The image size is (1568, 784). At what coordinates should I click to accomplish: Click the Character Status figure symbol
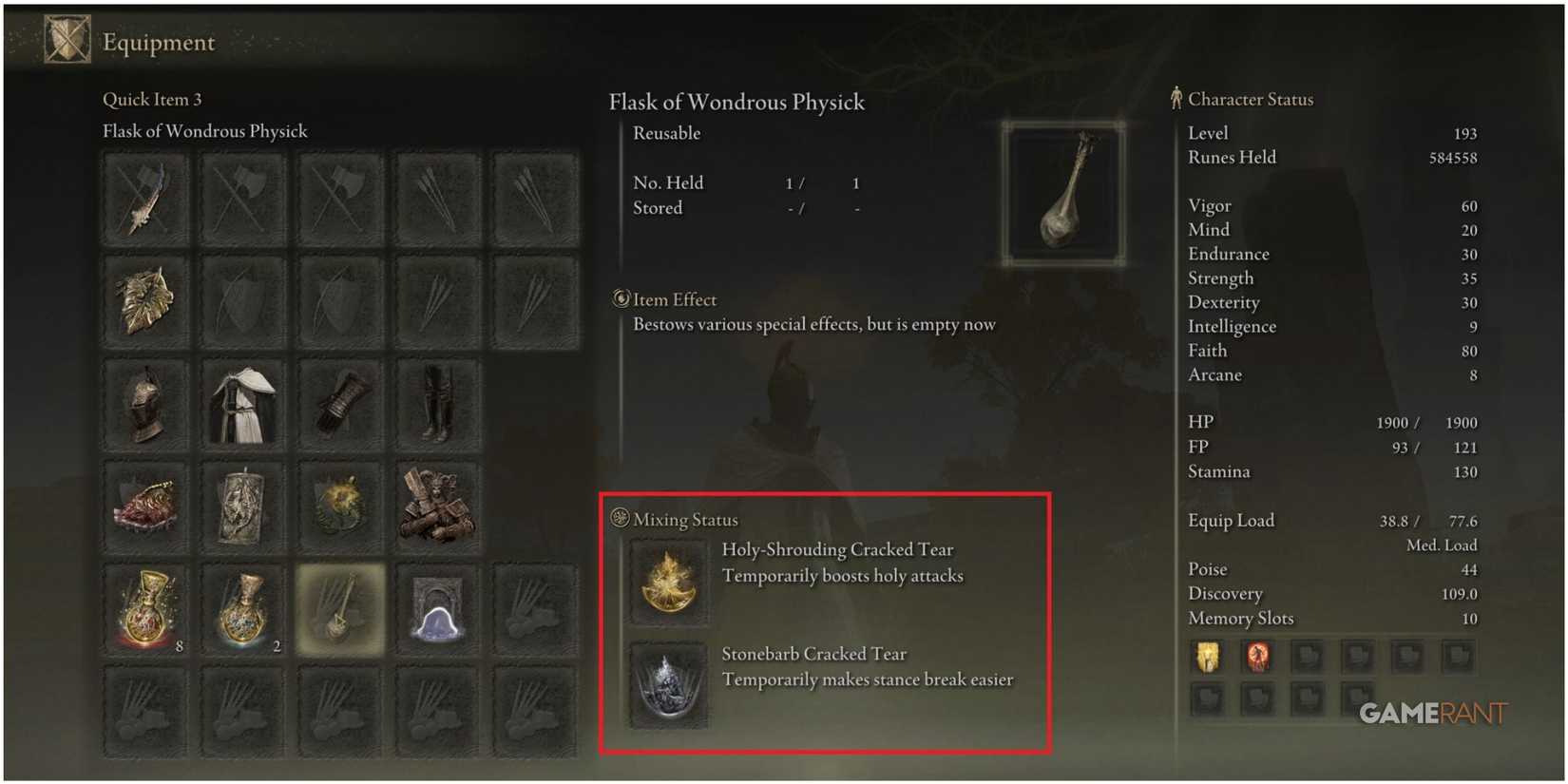click(x=1176, y=98)
